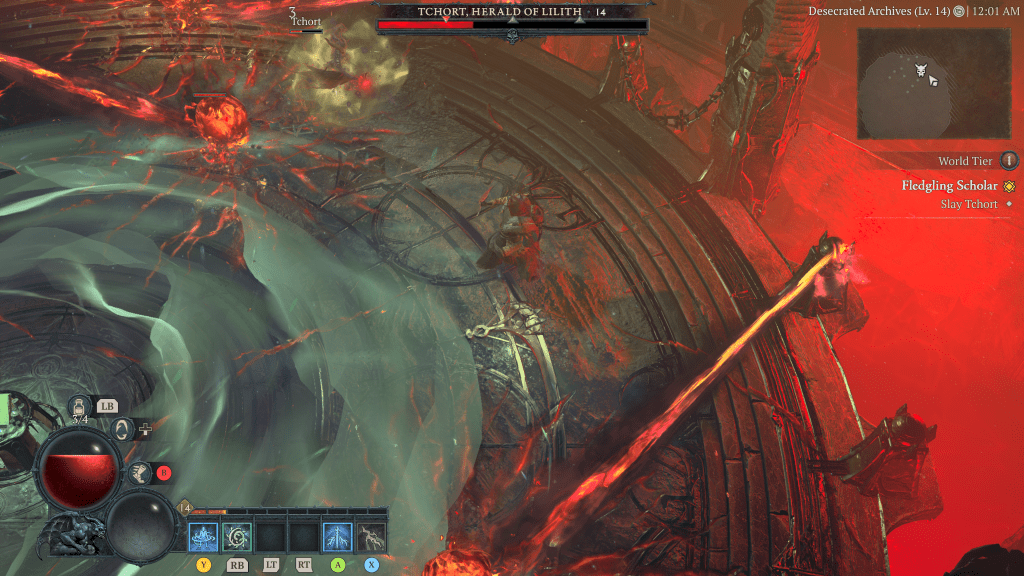Screen dimensions: 1024x576
Task: Select the boot dash ability icon
Action: (x=139, y=474)
